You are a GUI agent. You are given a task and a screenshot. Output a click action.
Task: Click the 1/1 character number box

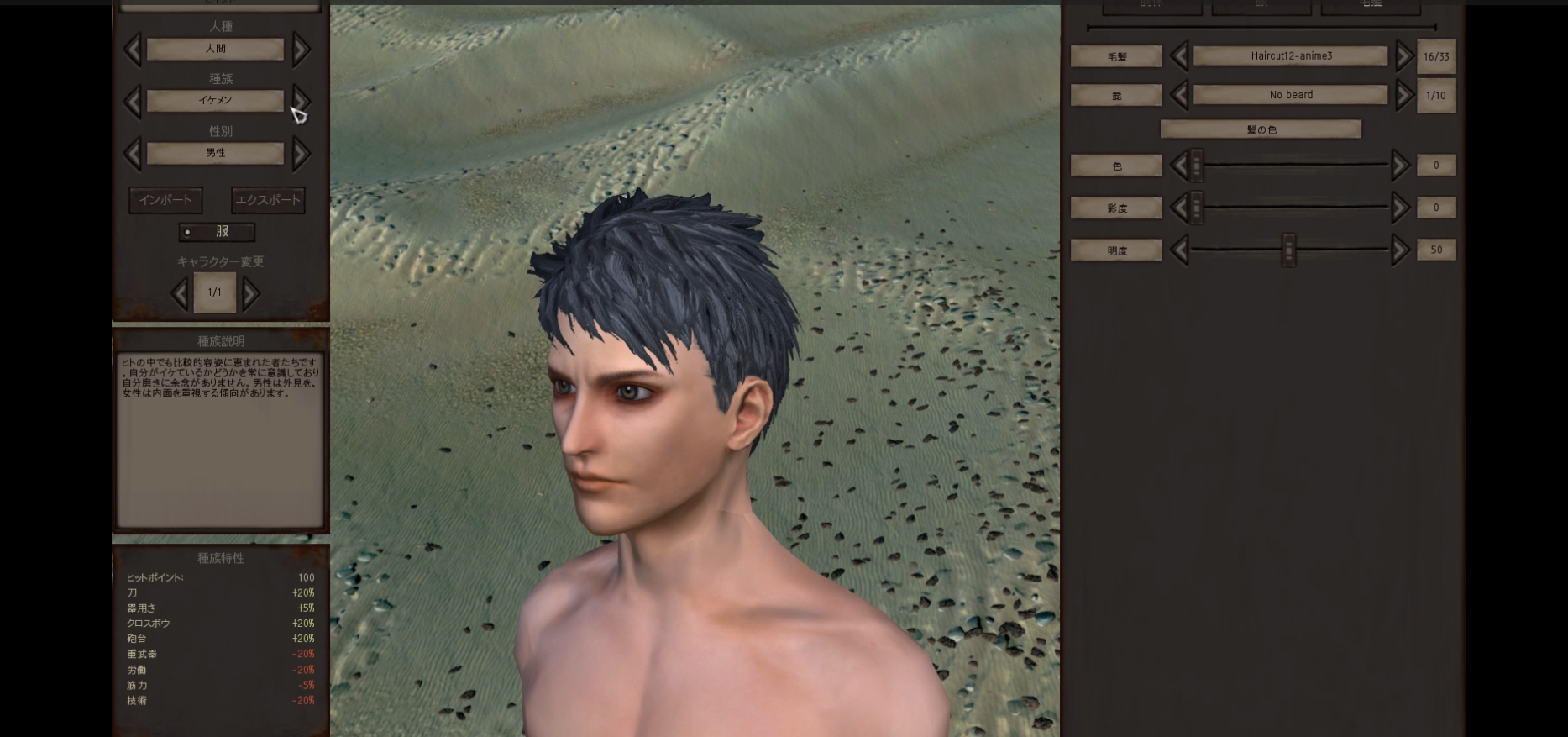(214, 293)
